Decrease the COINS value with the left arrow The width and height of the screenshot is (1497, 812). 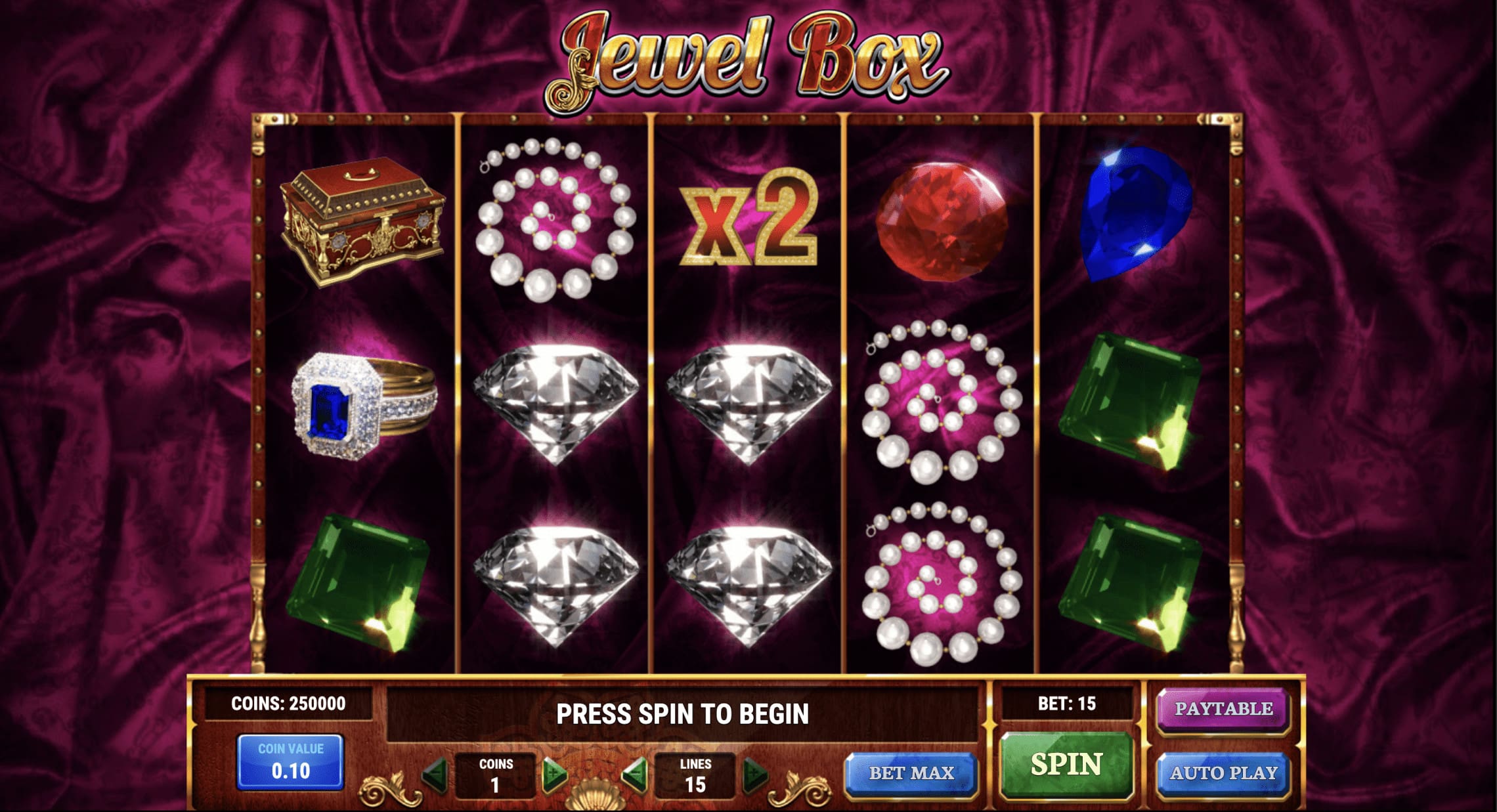[x=437, y=775]
